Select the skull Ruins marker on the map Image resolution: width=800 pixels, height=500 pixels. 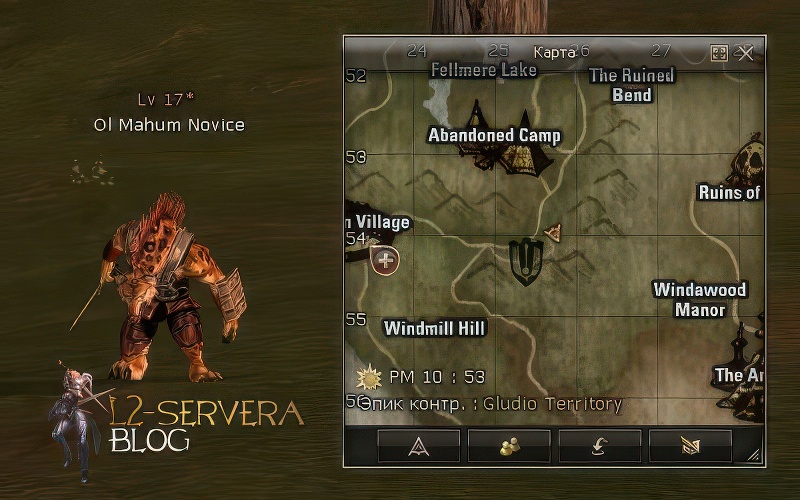pos(749,160)
